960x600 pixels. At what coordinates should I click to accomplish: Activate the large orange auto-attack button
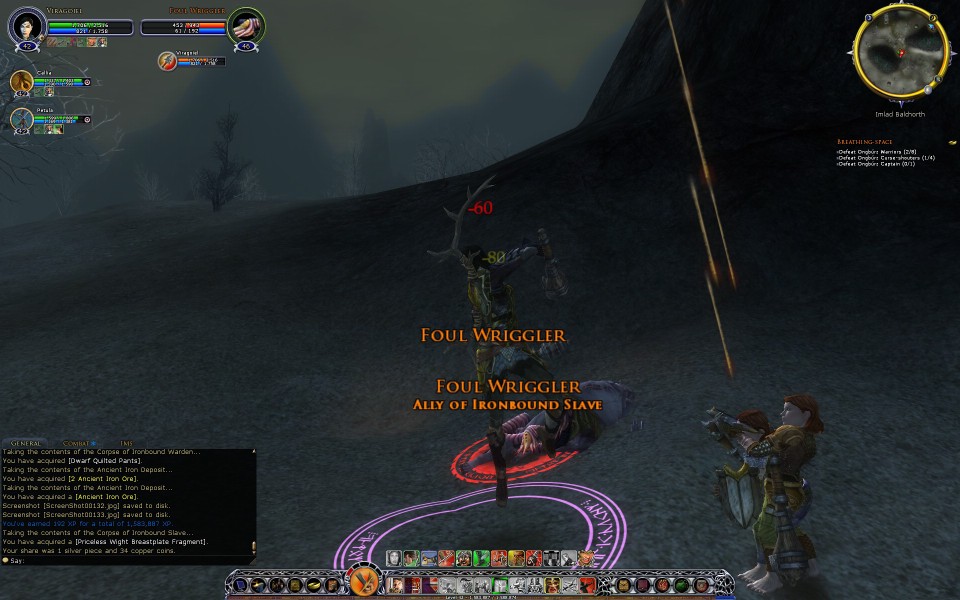coord(363,582)
